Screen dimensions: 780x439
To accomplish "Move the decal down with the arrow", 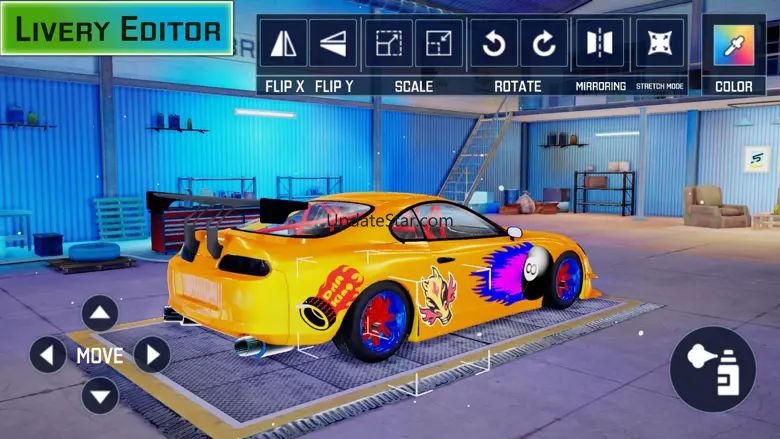I will point(100,396).
